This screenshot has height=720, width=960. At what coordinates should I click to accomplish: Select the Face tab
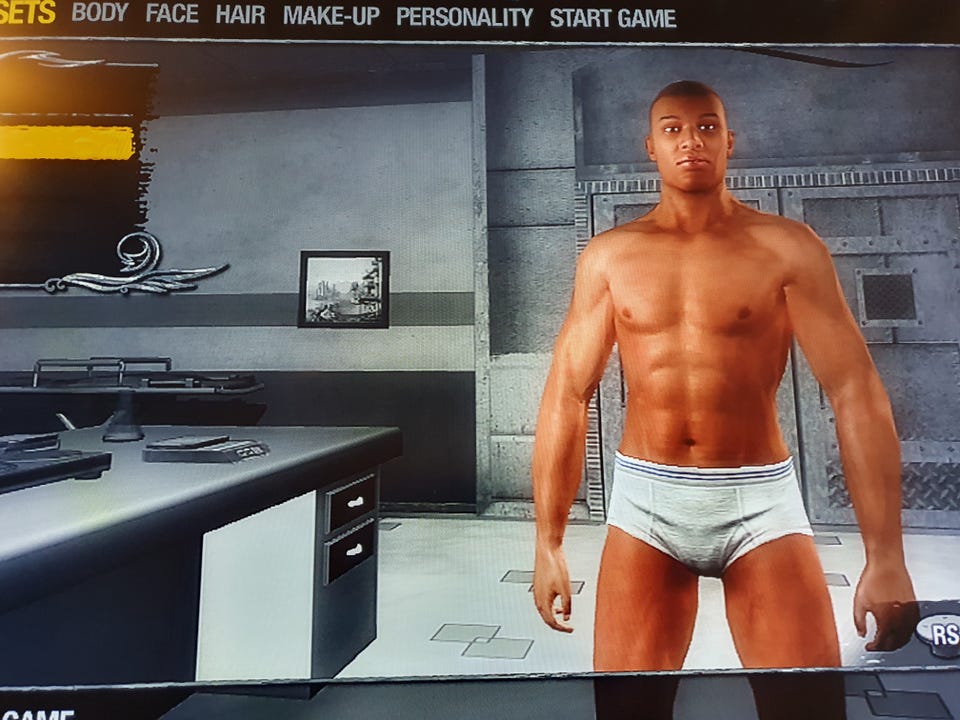point(172,15)
